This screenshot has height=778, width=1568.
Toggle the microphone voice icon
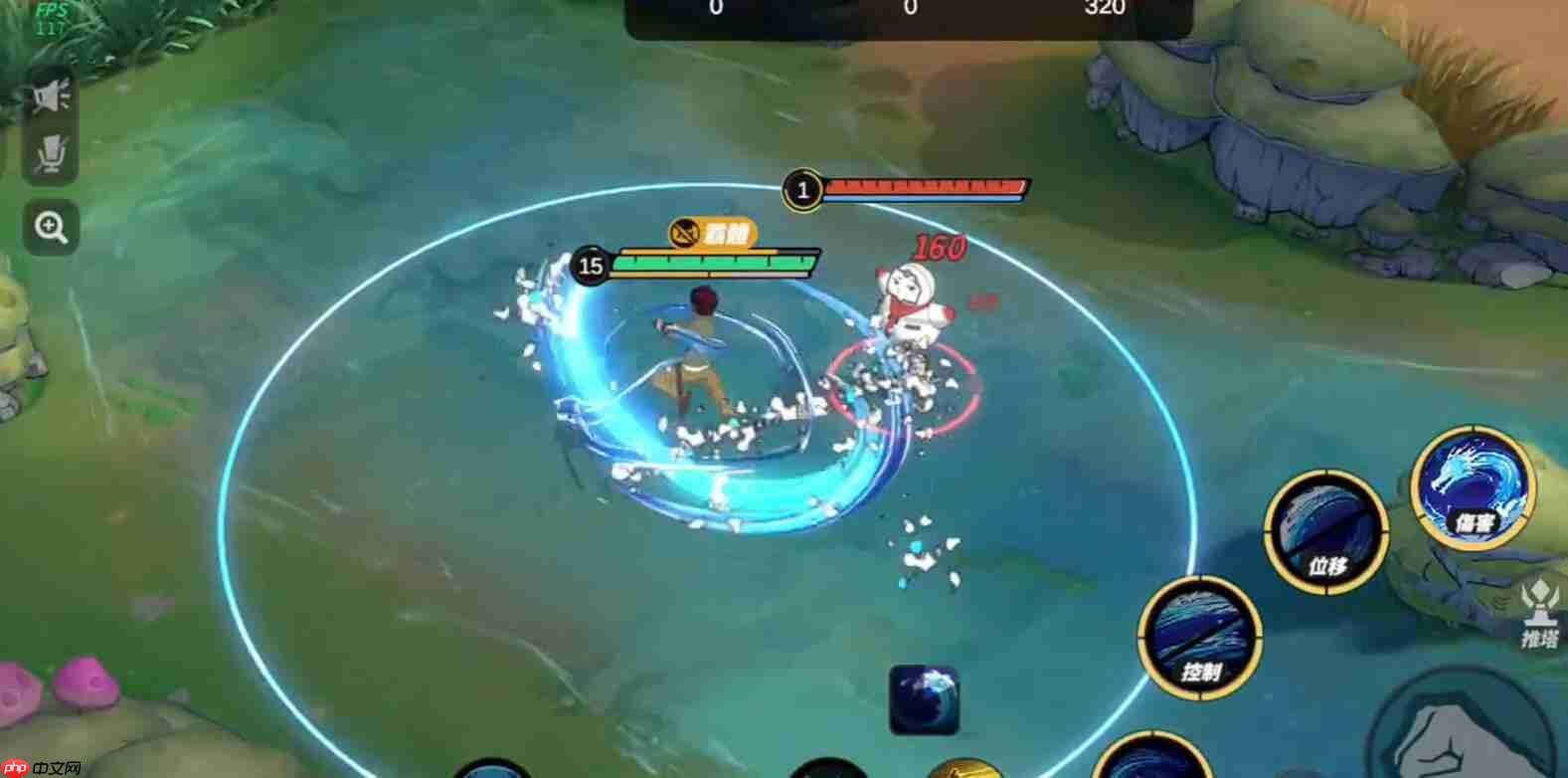51,156
